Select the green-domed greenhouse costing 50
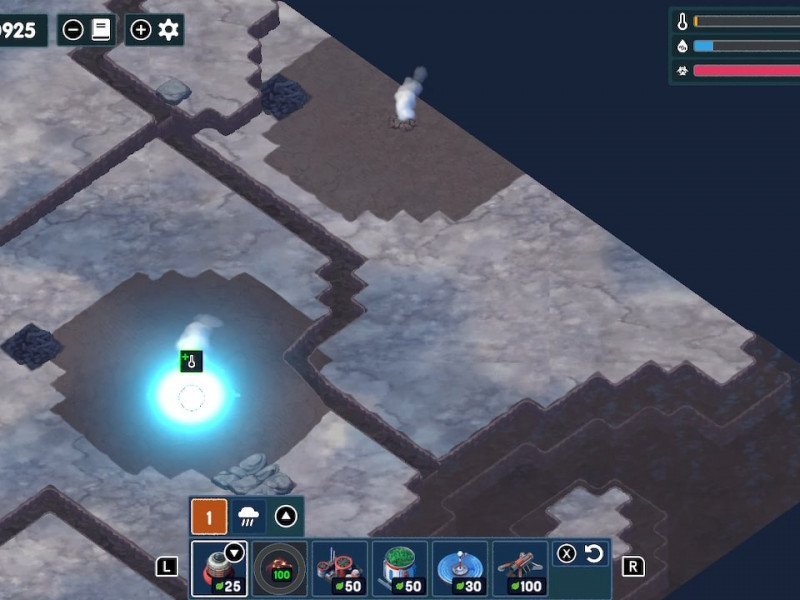The image size is (800, 600). tap(399, 569)
